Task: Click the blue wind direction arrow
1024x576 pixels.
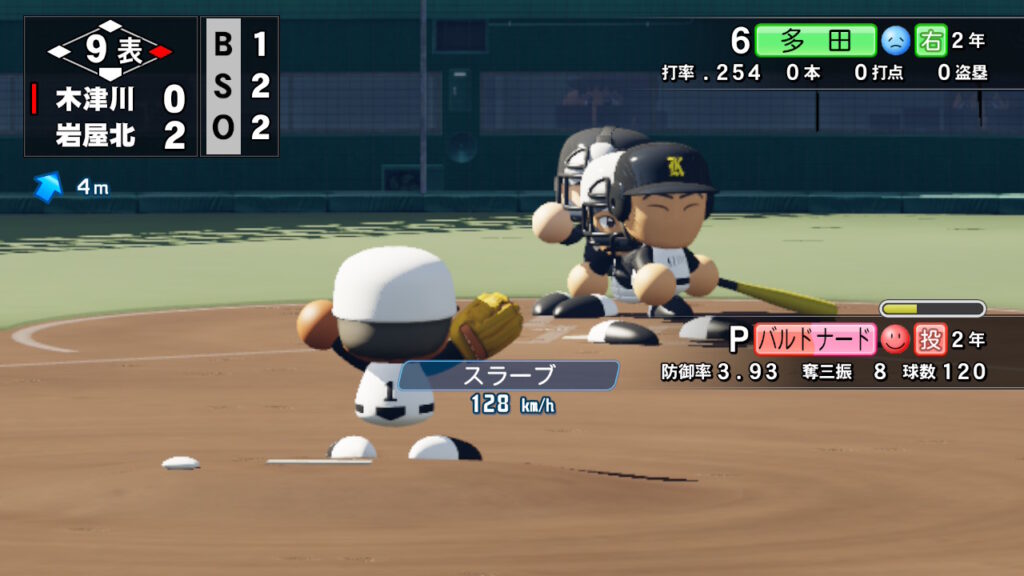Action: 47,187
